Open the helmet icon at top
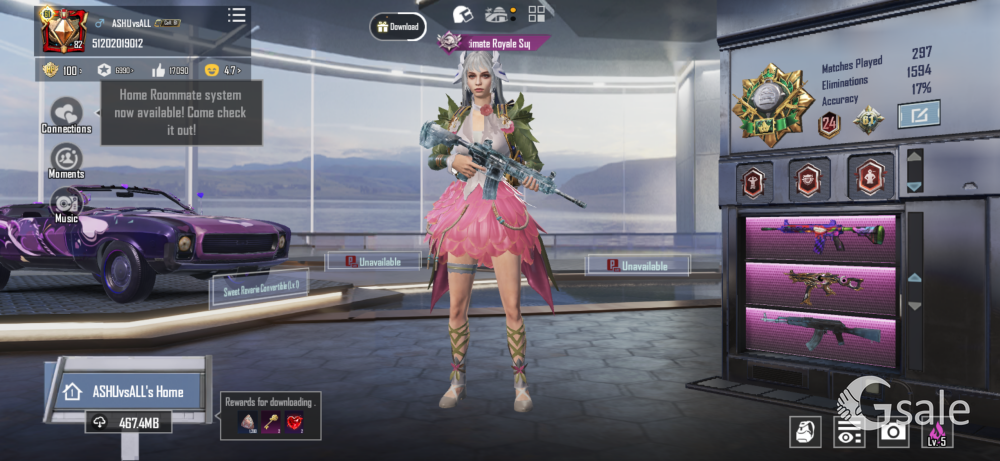The width and height of the screenshot is (1000, 461). (461, 14)
